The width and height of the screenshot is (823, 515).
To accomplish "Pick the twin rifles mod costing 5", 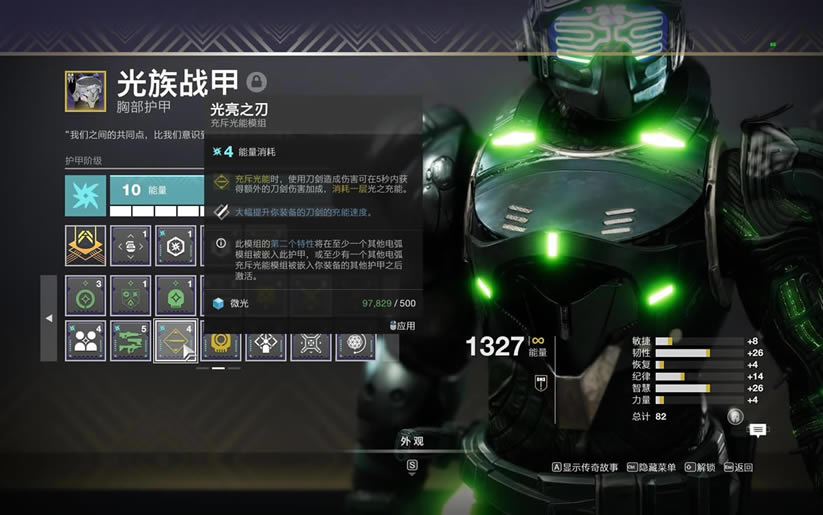I will (130, 340).
